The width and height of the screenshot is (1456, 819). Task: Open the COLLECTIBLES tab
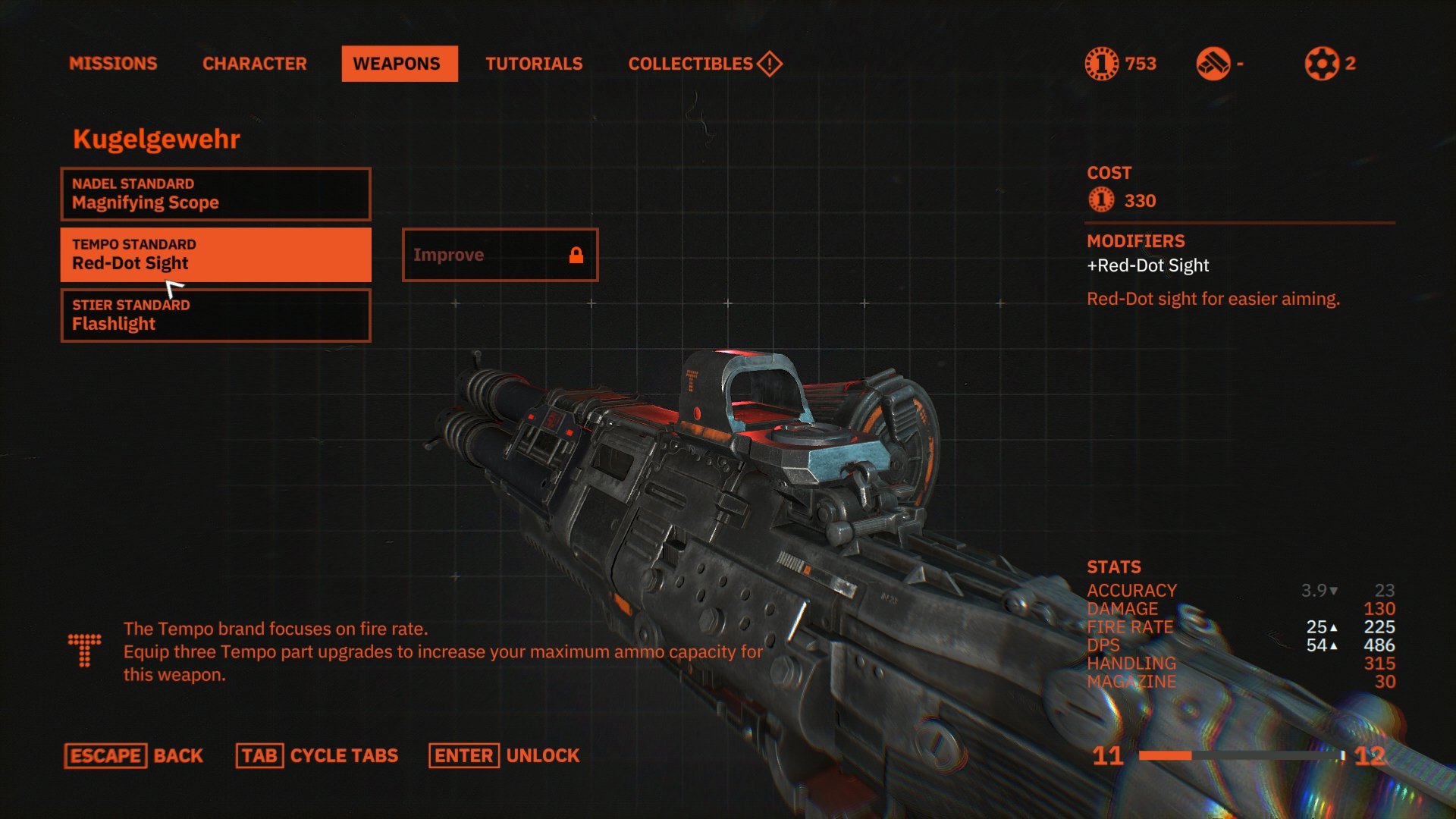690,64
